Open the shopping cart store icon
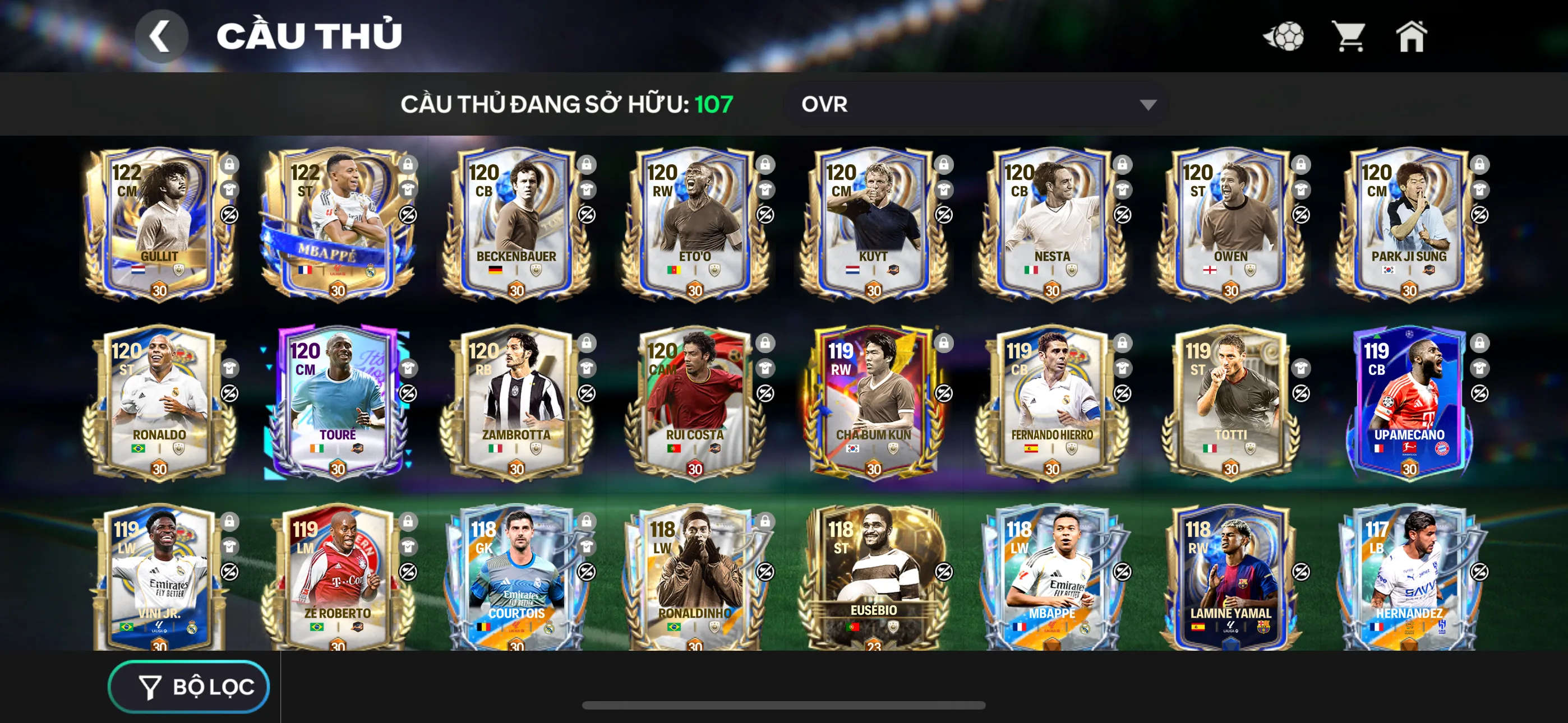 click(1349, 36)
